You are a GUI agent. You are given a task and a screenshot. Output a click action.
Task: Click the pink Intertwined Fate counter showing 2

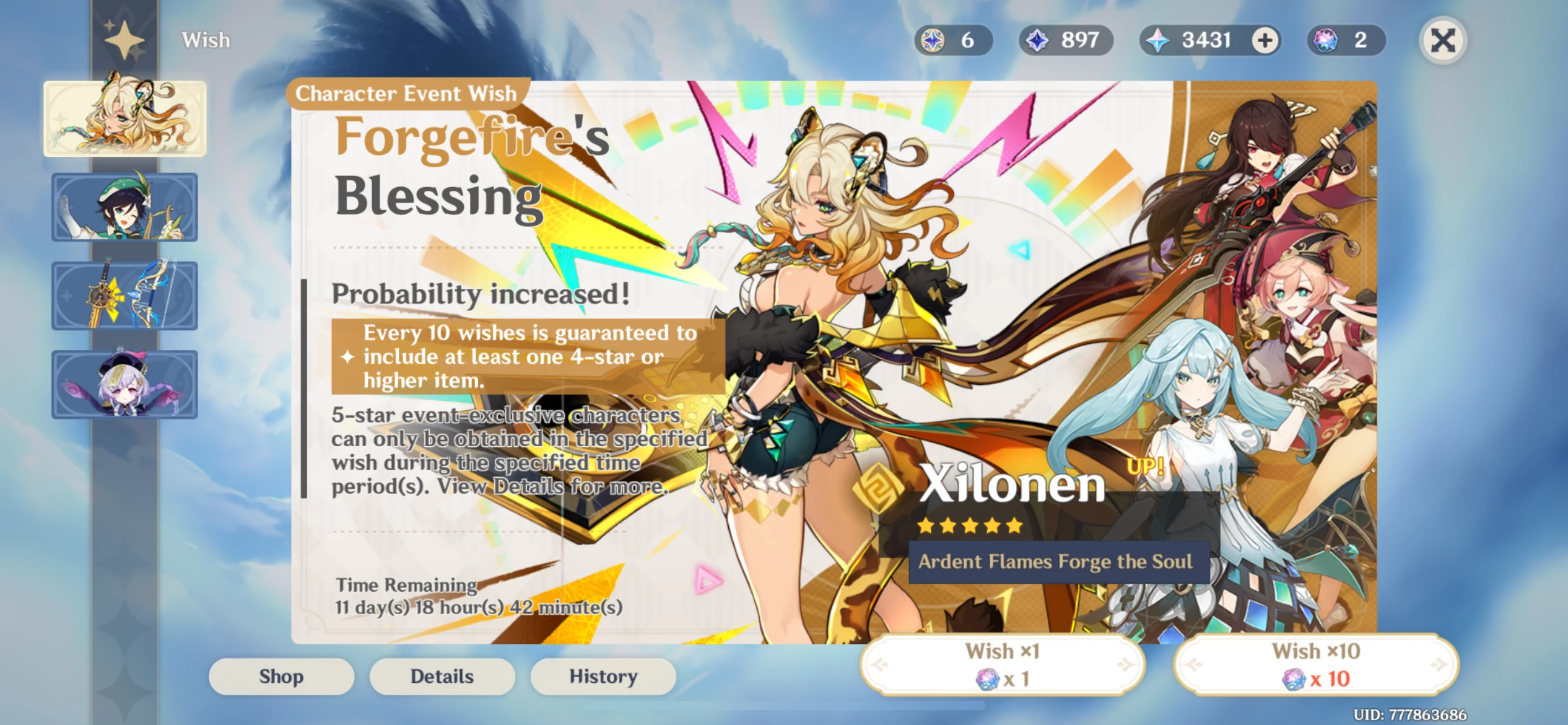[x=1345, y=40]
